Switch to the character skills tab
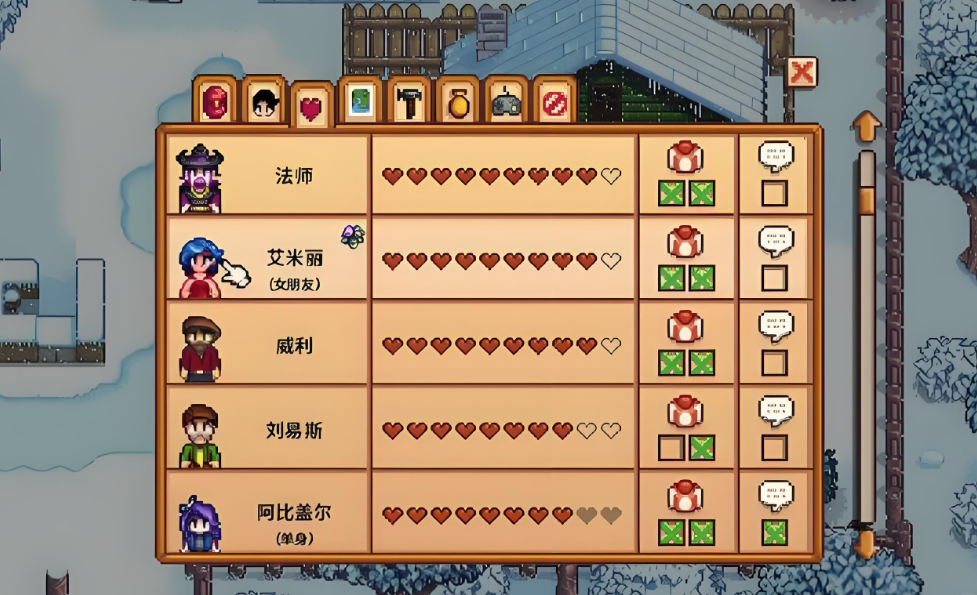 click(x=264, y=101)
